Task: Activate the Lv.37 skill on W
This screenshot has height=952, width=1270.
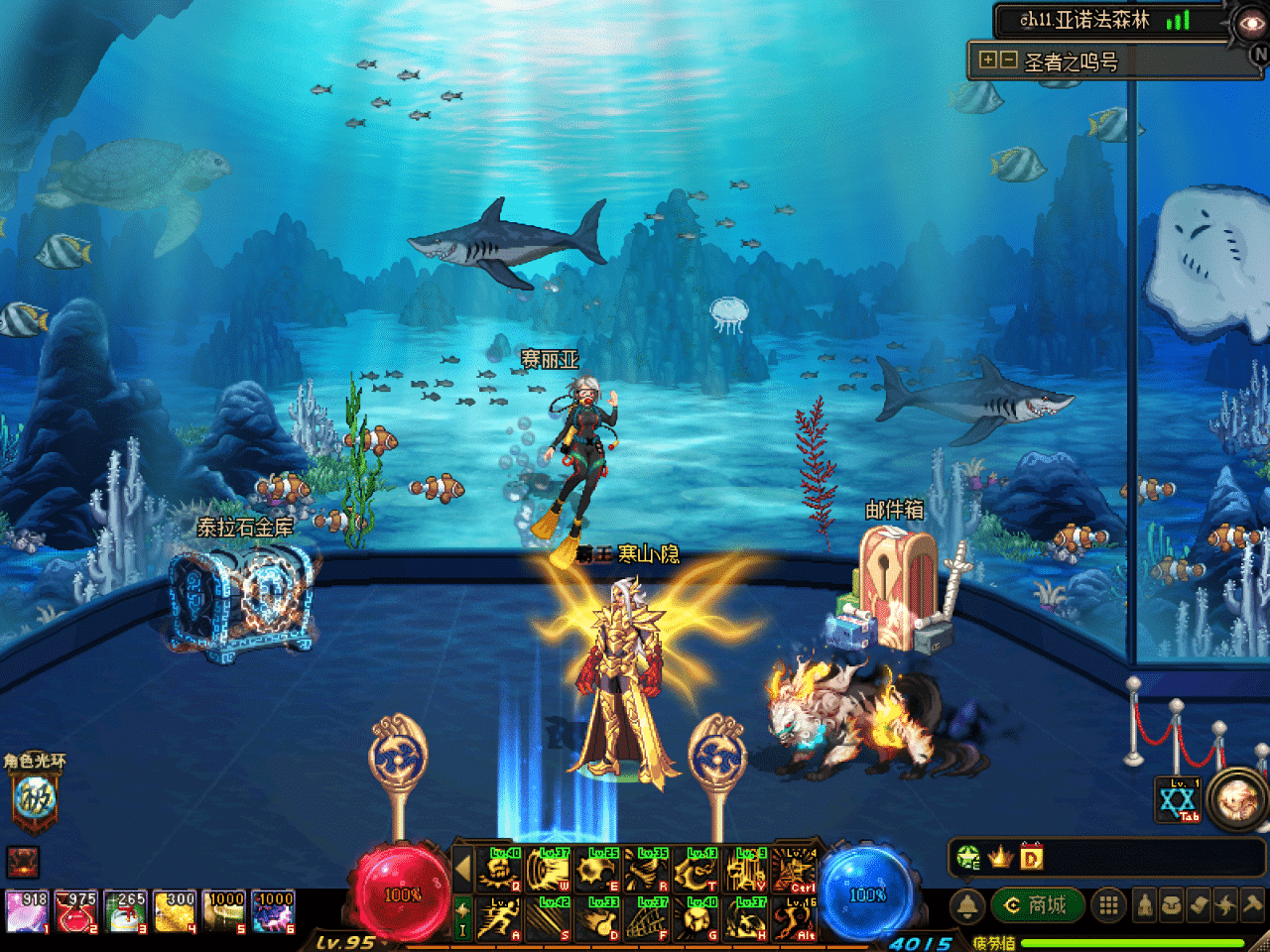Action: click(x=548, y=870)
